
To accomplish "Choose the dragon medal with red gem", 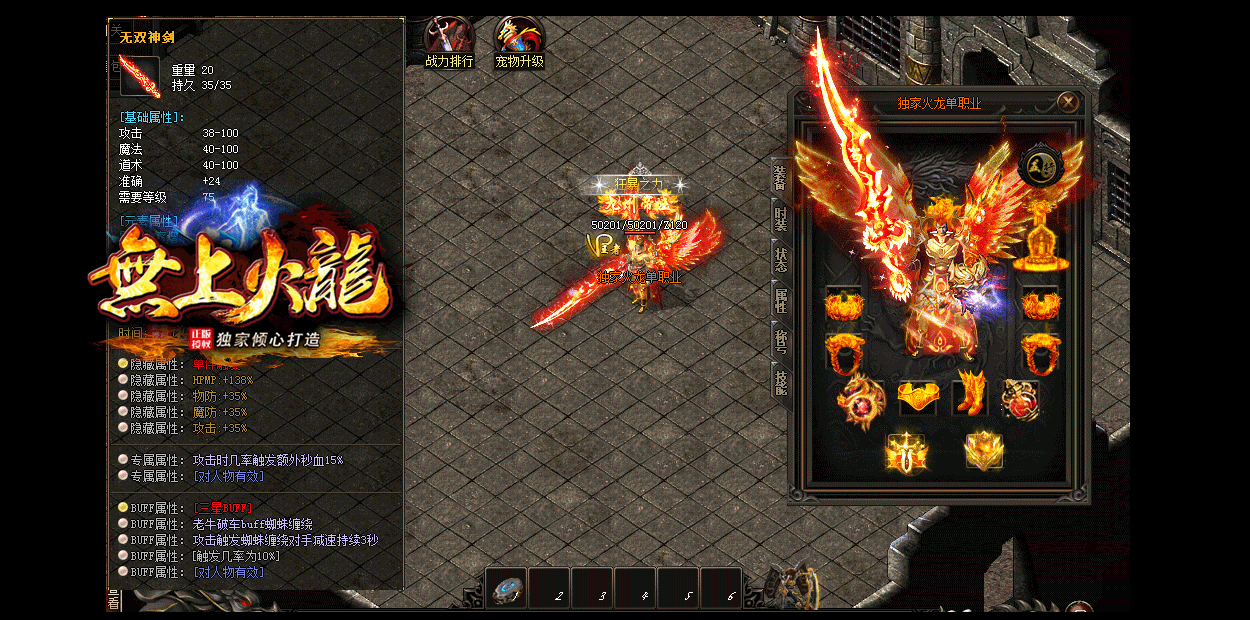I will pos(859,398).
